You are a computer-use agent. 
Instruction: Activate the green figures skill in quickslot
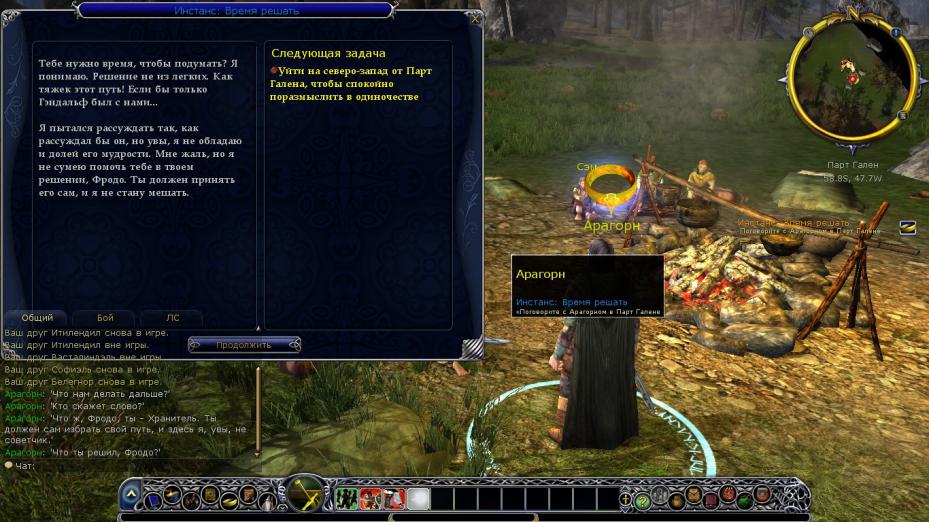coord(347,497)
